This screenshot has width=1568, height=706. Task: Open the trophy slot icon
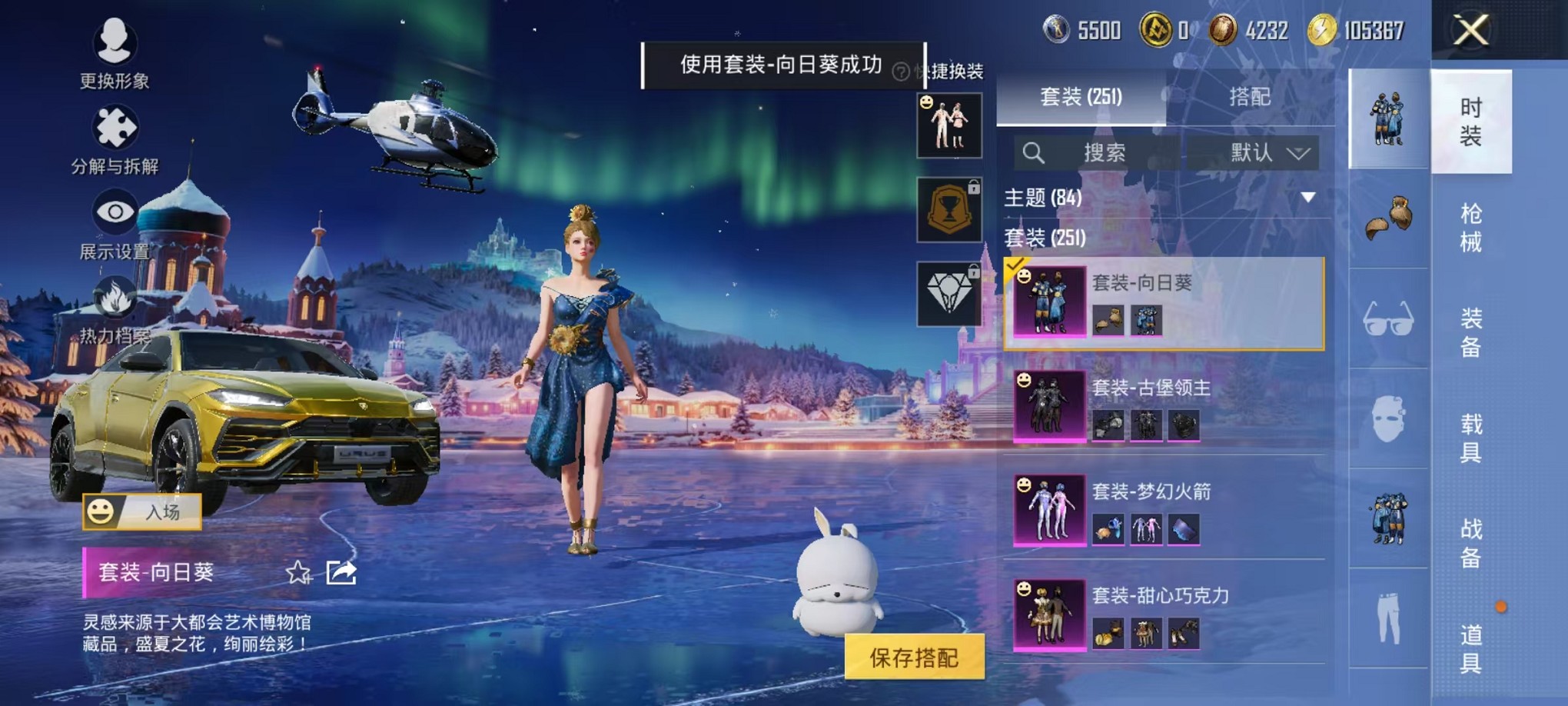tap(951, 208)
